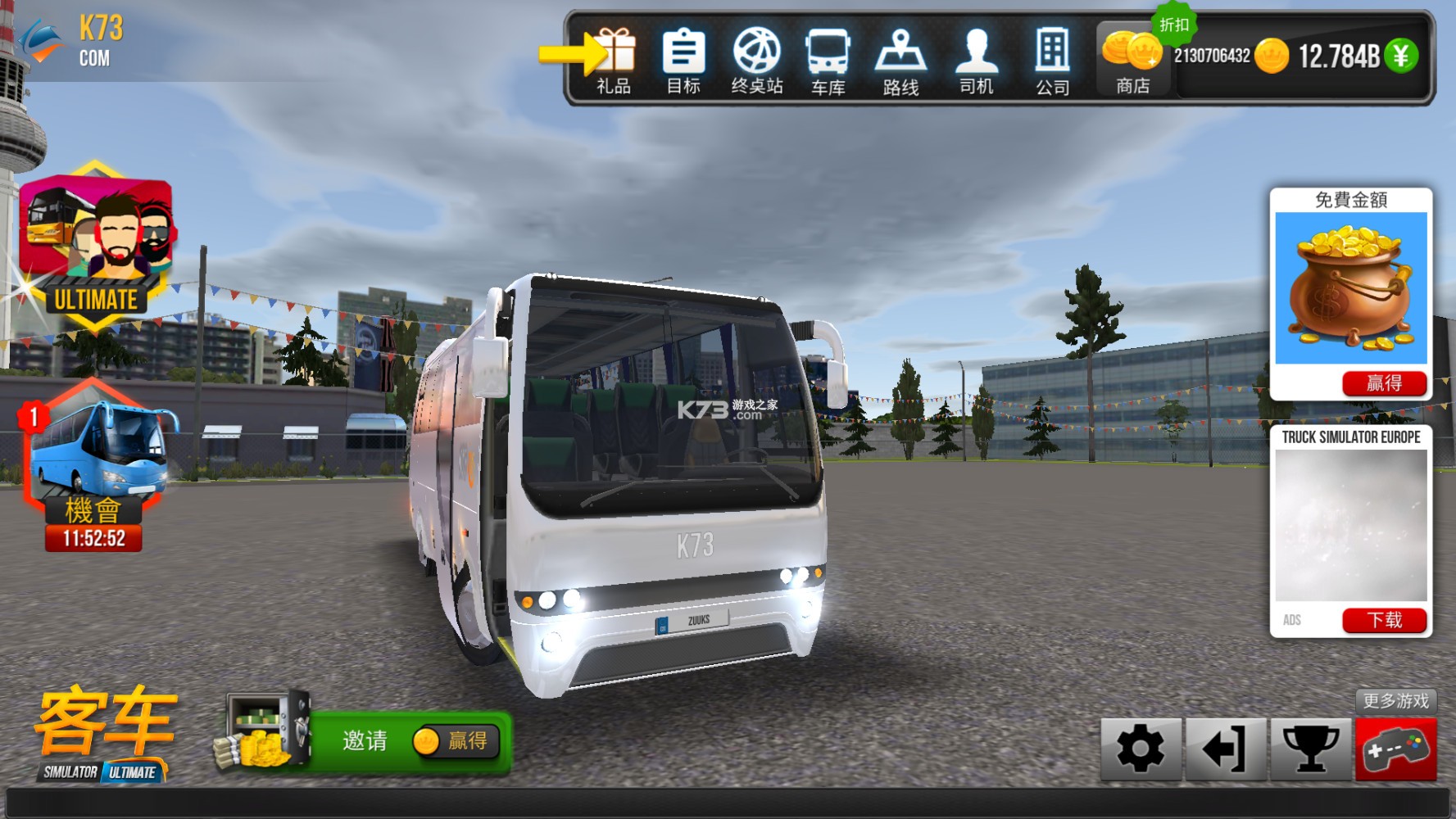Select the 目标 objectives icon
The height and width of the screenshot is (819, 1456).
(683, 57)
